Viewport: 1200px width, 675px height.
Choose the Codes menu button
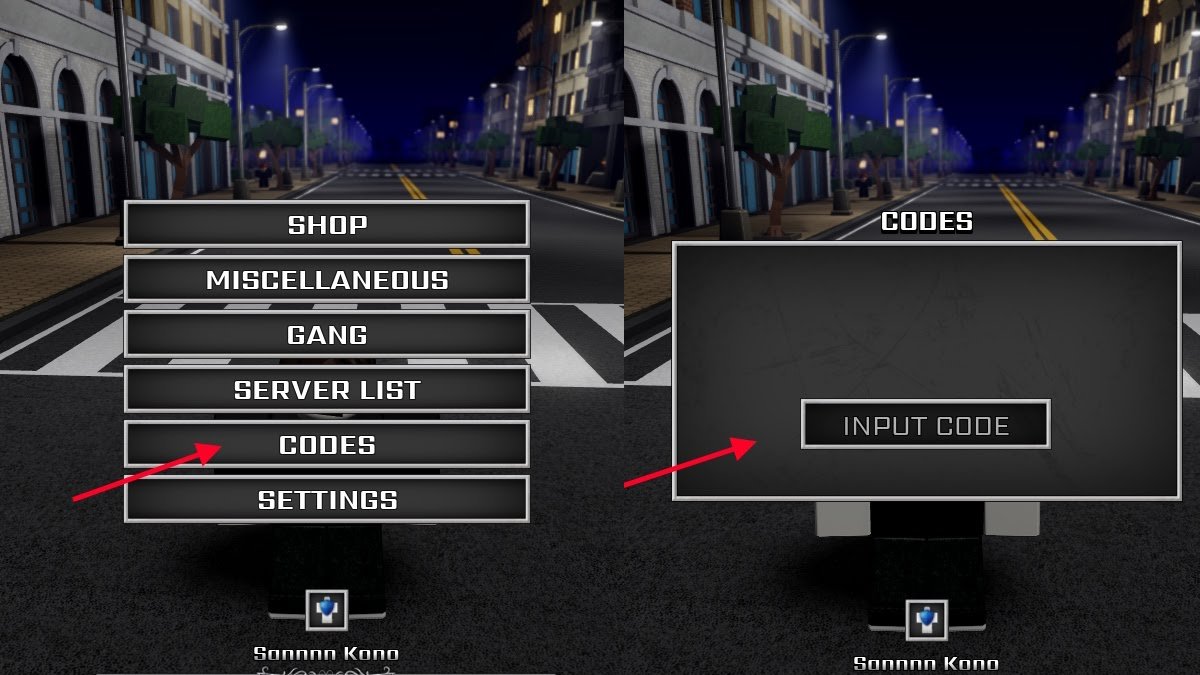point(327,444)
